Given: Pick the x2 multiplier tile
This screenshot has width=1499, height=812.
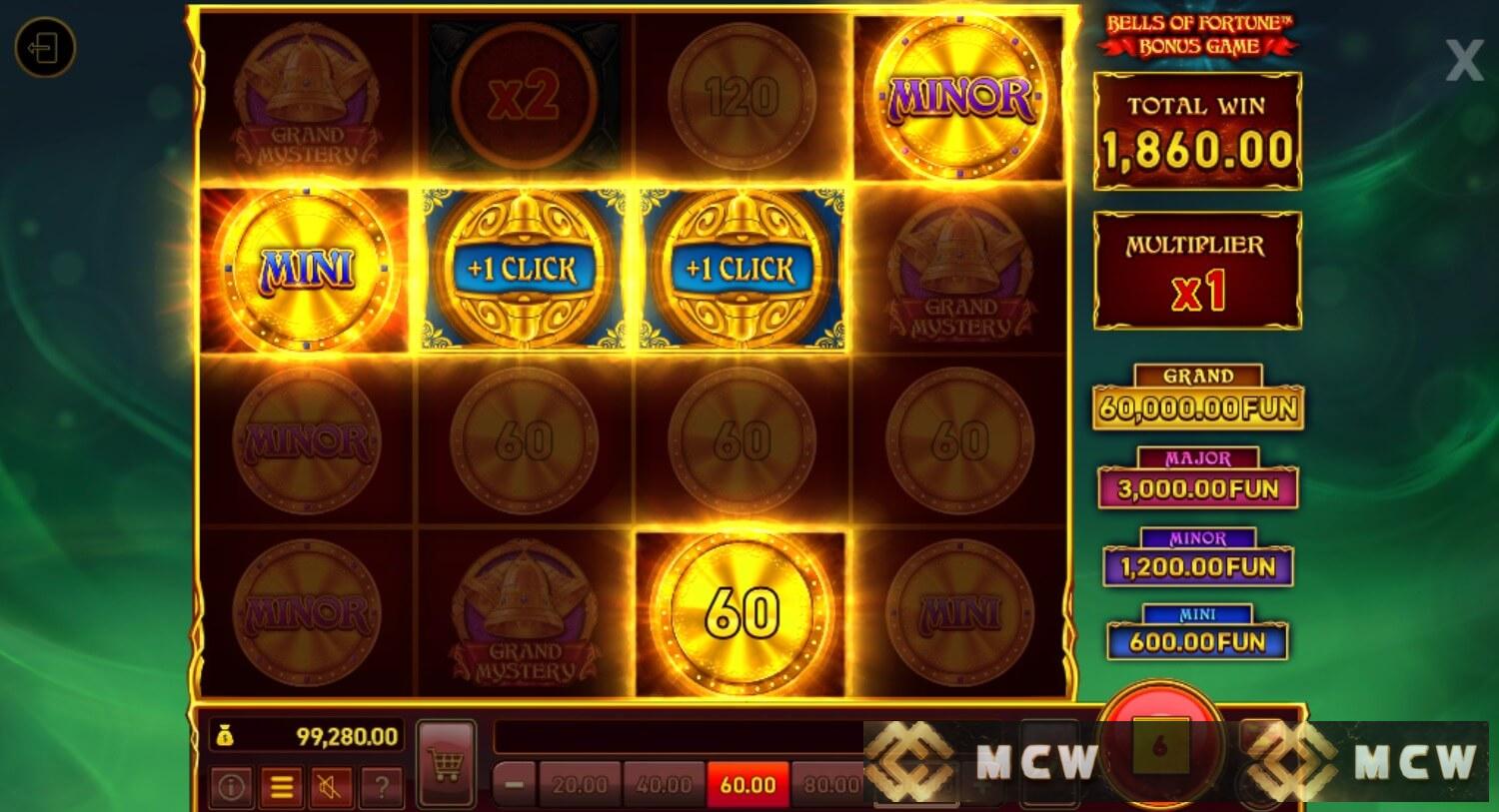Looking at the screenshot, I should [525, 97].
